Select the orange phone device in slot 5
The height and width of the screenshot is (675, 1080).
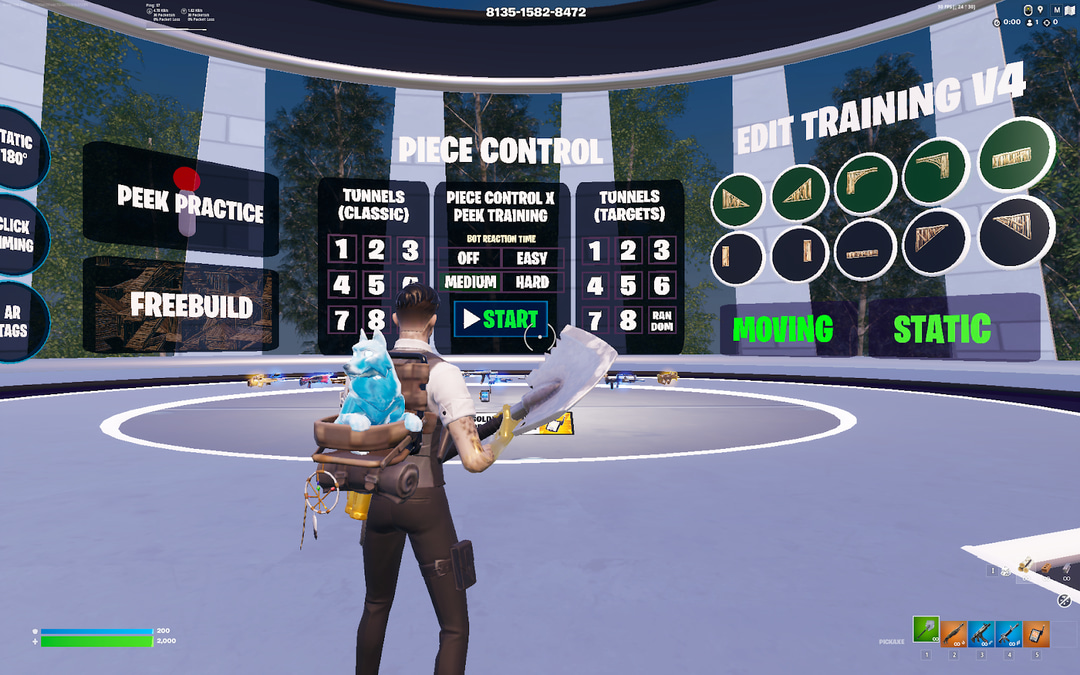[1036, 634]
